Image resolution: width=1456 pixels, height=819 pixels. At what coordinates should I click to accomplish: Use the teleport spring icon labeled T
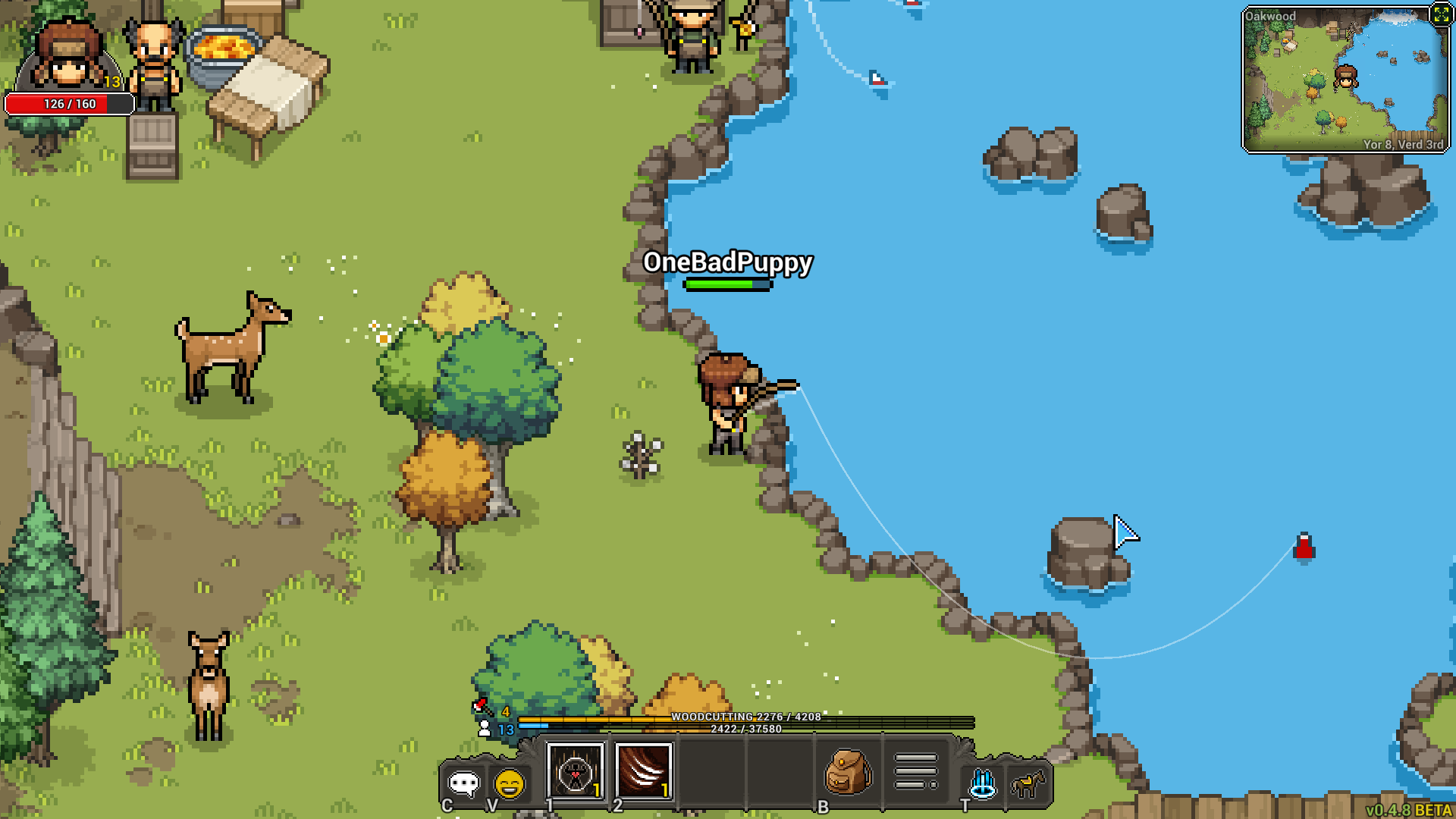pyautogui.click(x=983, y=780)
